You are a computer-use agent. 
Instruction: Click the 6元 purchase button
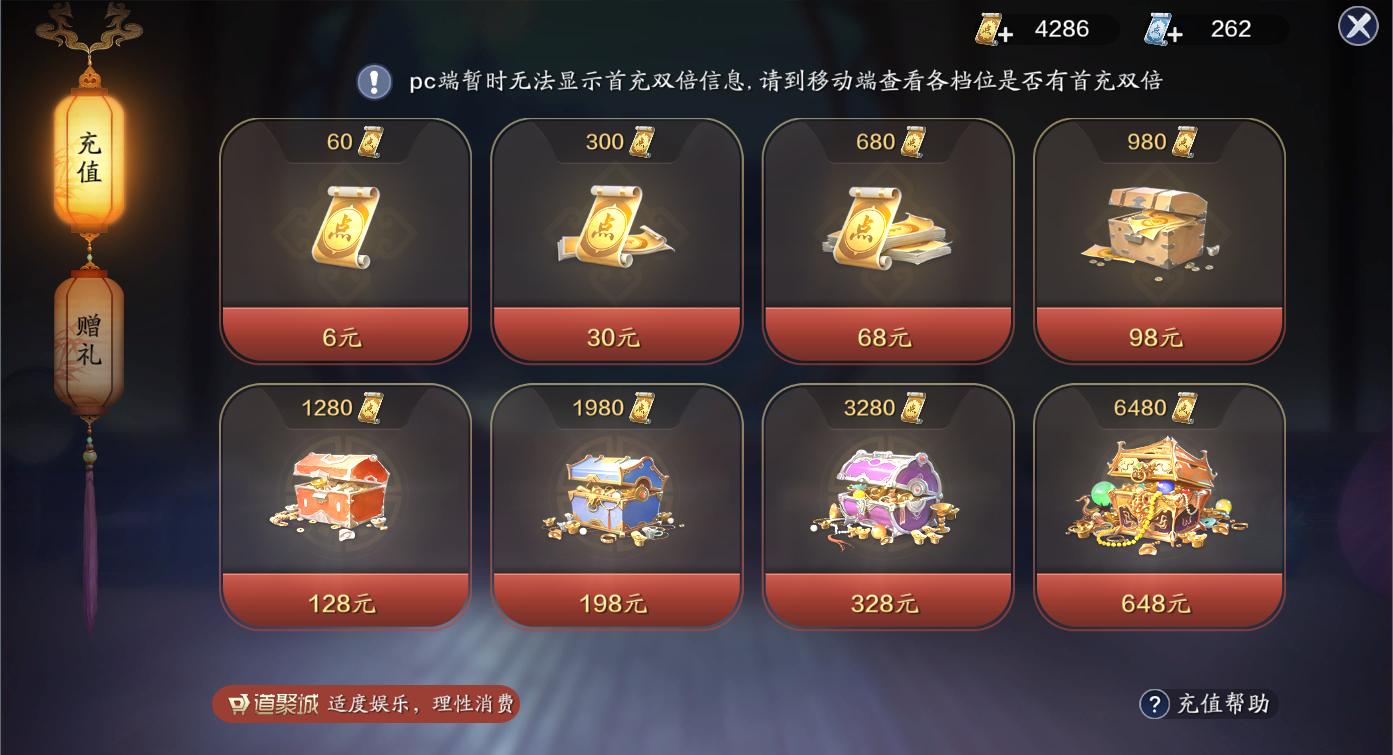click(x=345, y=338)
